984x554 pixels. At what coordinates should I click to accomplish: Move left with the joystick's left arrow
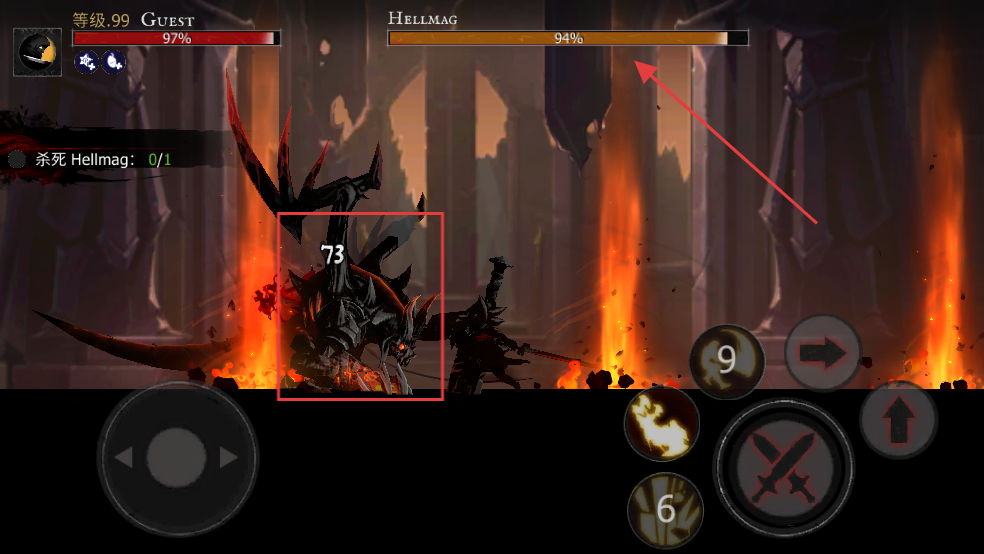[x=124, y=458]
